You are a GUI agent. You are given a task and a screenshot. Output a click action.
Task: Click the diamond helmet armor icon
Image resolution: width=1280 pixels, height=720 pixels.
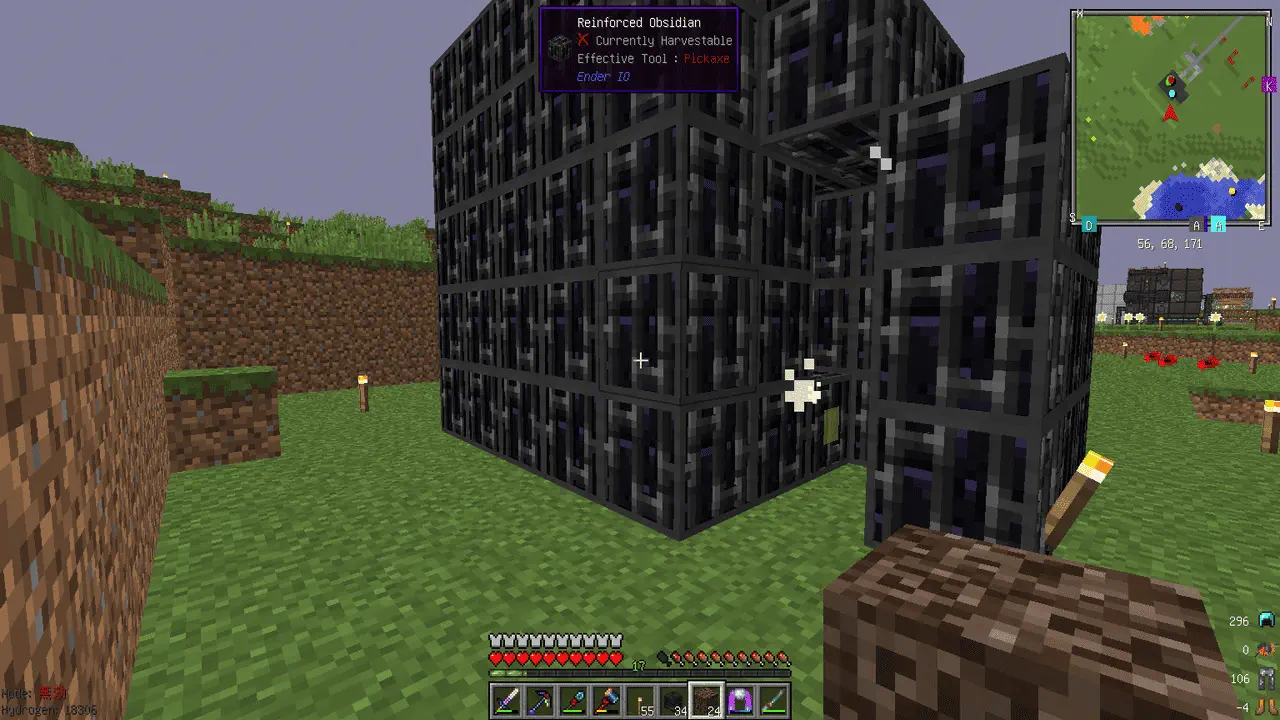point(1266,621)
